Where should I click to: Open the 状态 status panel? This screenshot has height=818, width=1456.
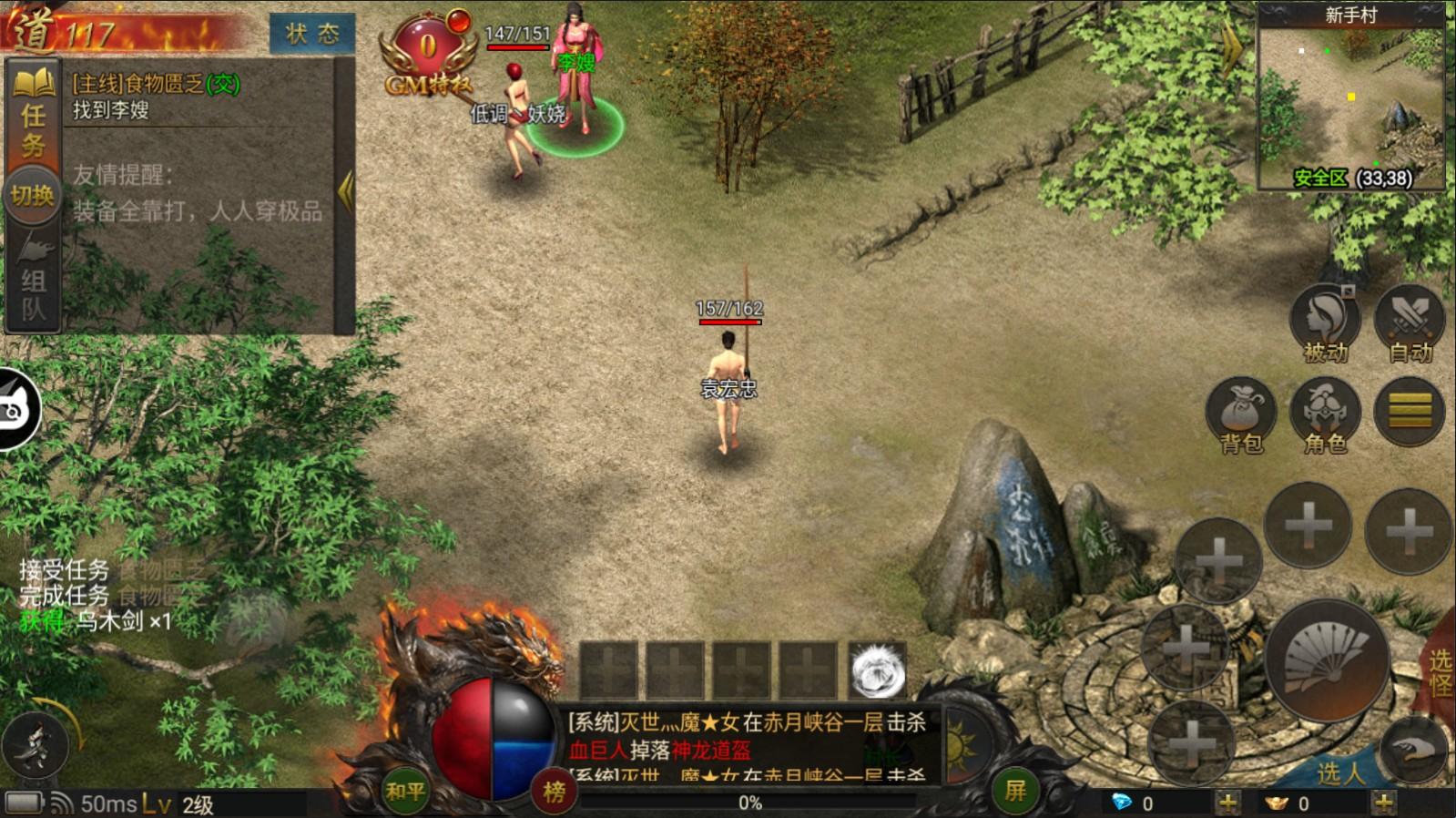click(x=311, y=34)
